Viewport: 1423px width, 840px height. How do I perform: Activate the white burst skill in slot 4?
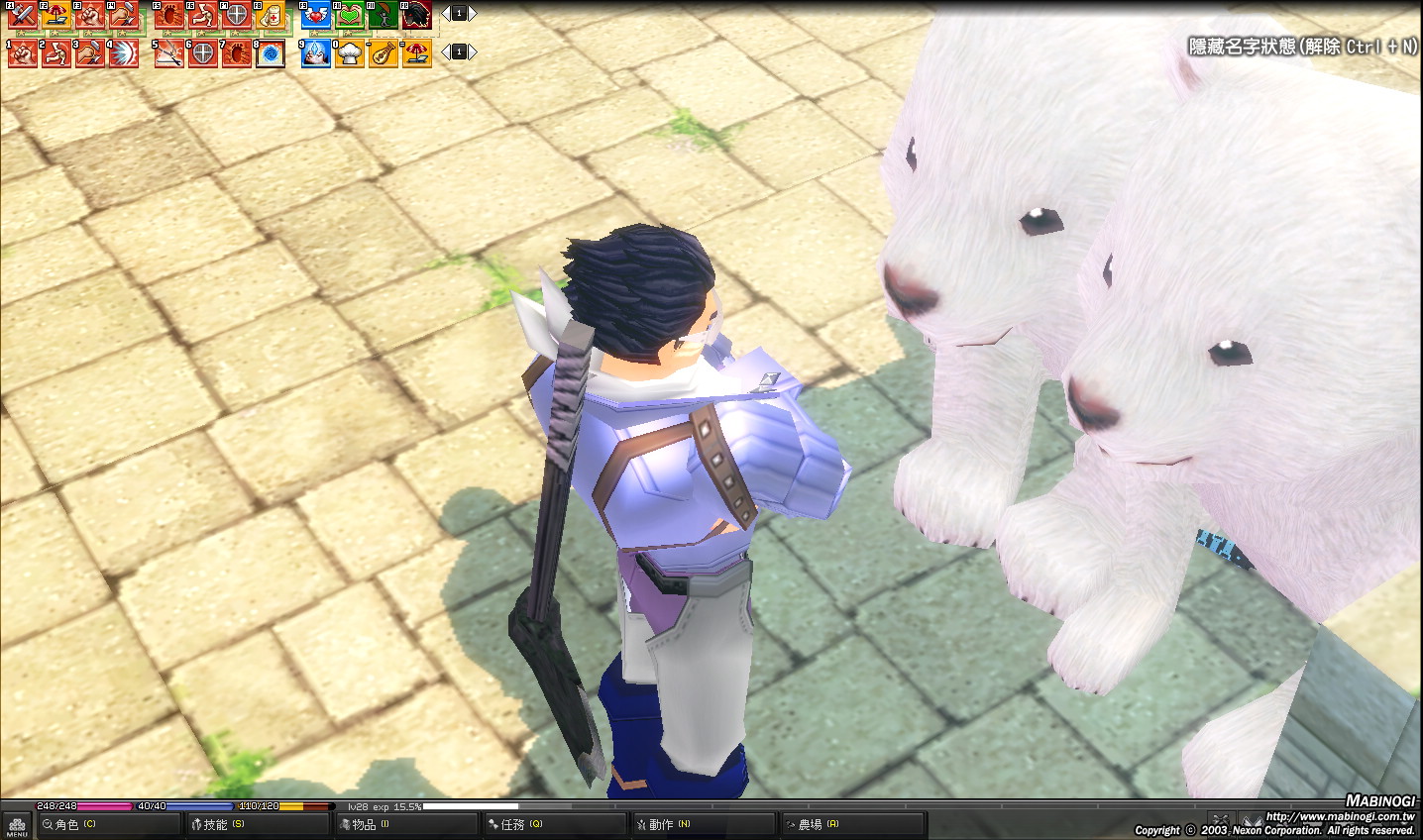124,53
